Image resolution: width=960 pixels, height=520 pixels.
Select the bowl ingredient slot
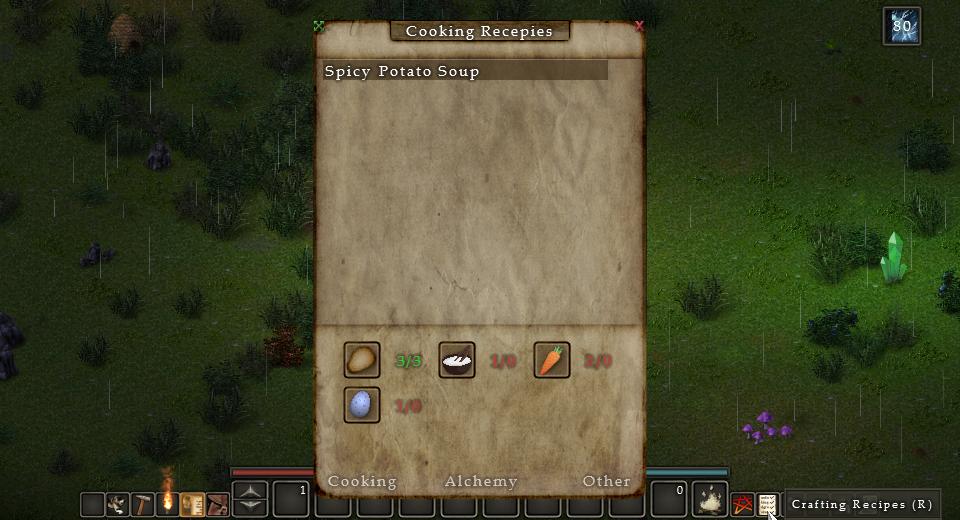click(x=457, y=360)
